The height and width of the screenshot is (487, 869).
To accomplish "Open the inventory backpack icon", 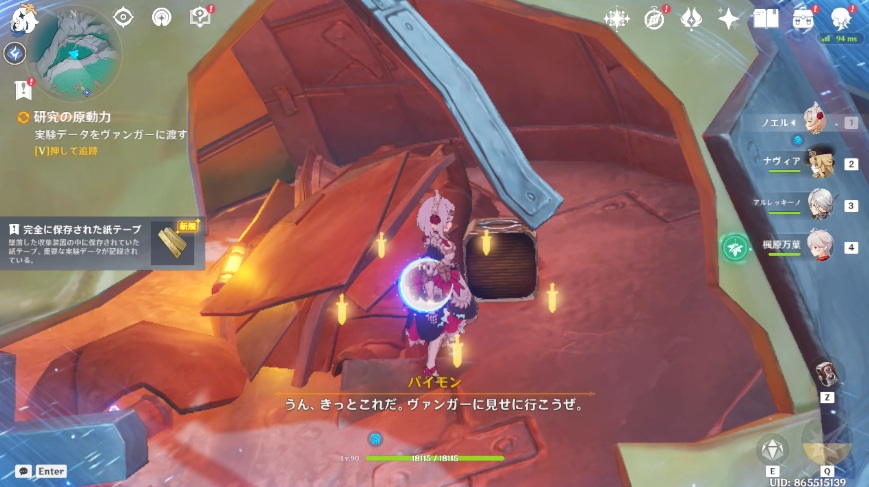I will pos(803,18).
